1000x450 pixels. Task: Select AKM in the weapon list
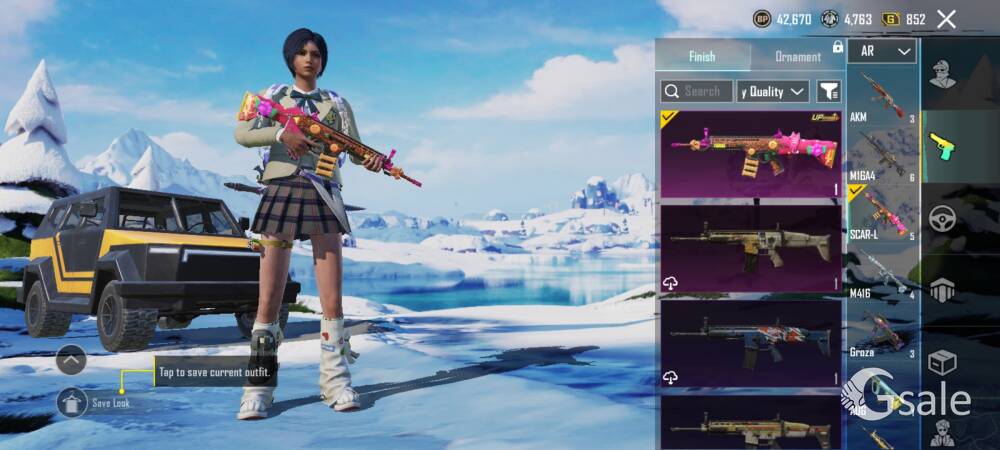coord(881,97)
